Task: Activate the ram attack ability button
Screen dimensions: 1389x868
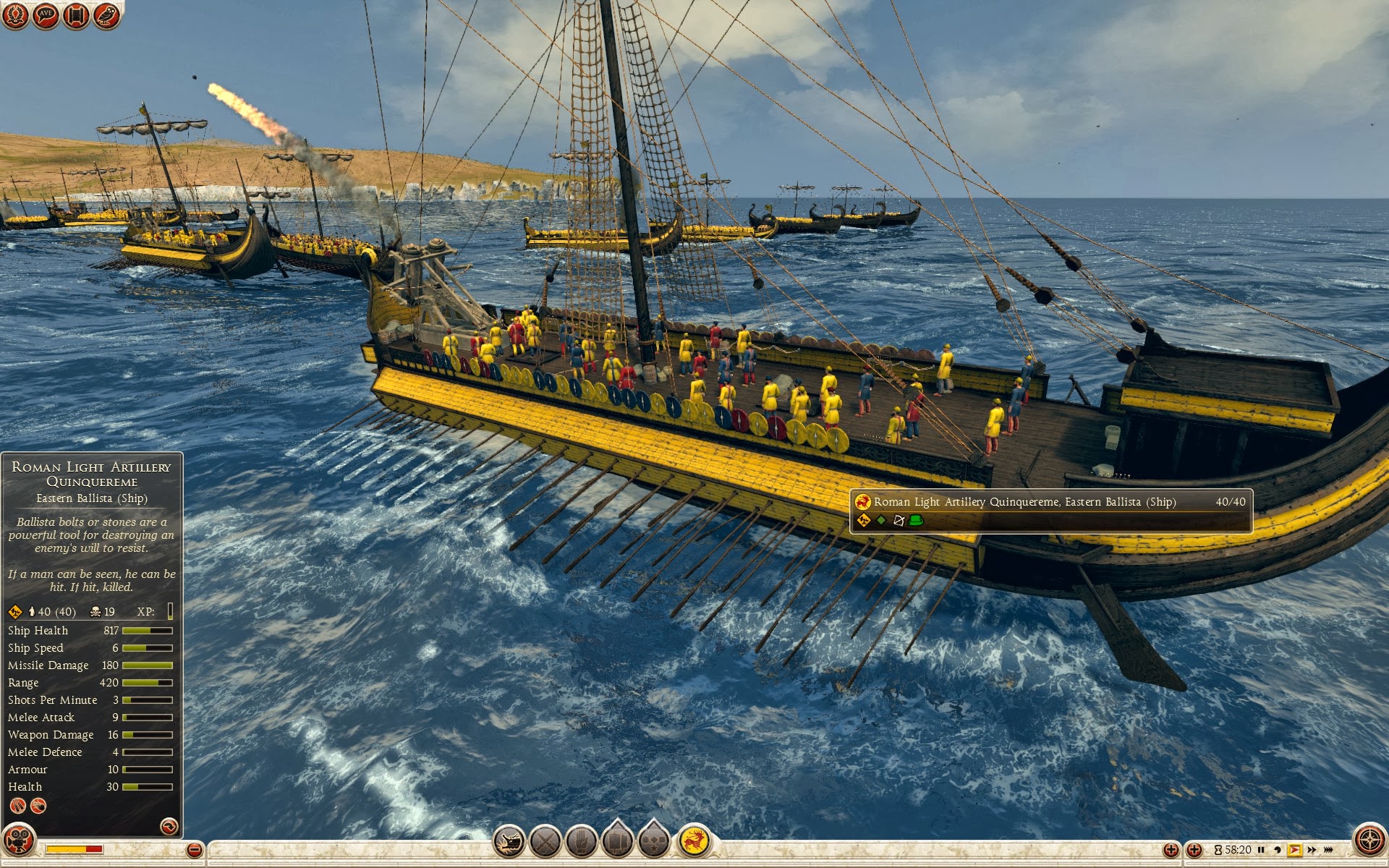Action: click(x=509, y=841)
